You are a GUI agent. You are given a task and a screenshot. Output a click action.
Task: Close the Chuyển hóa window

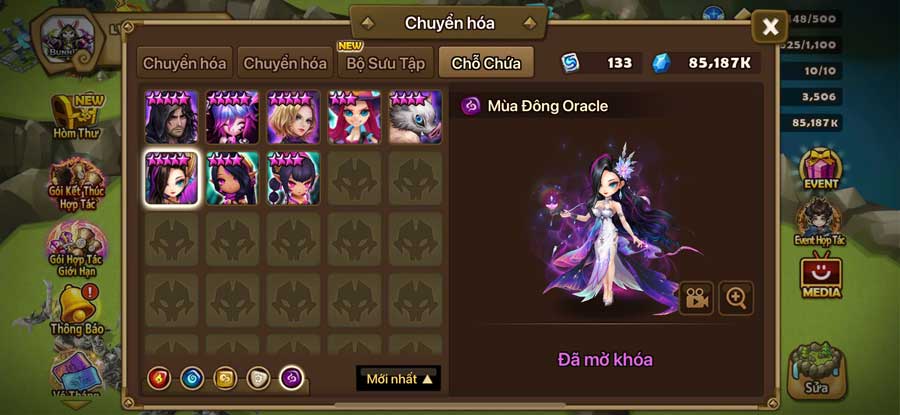point(769,27)
